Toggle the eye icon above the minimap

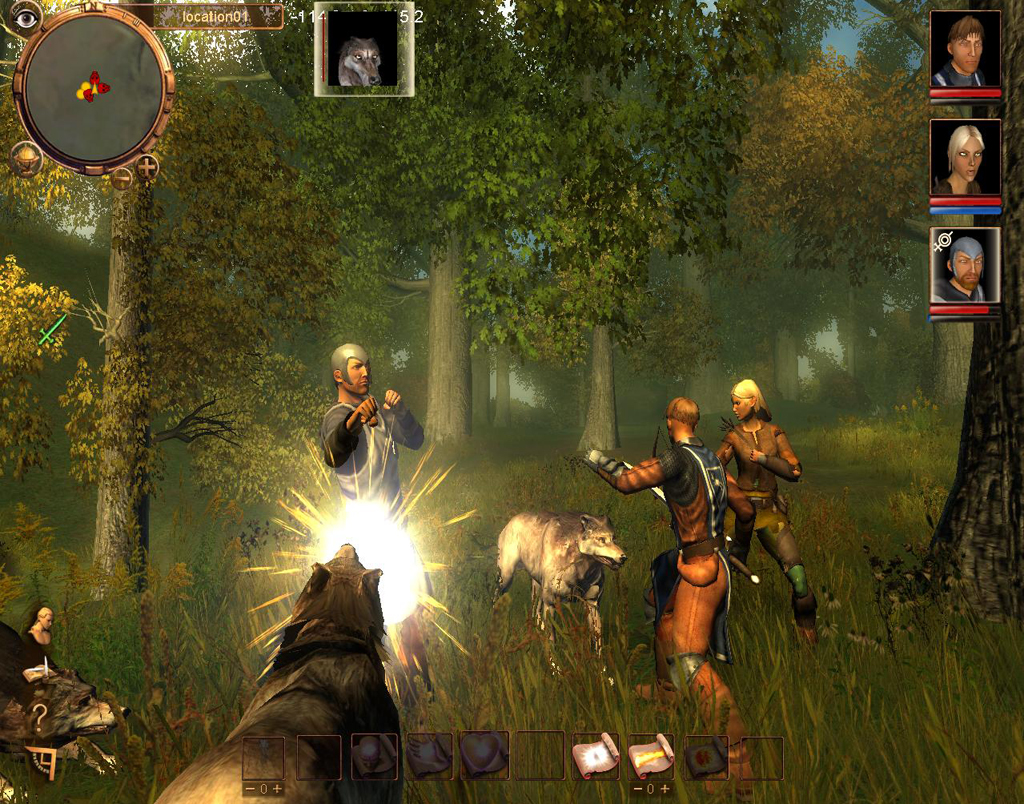point(25,17)
